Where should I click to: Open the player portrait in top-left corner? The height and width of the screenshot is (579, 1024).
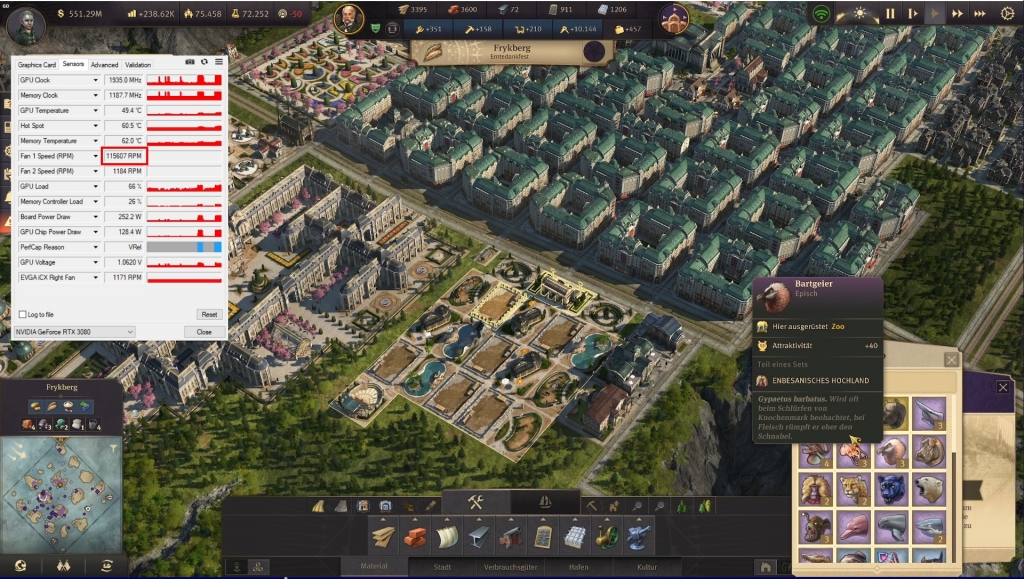pyautogui.click(x=26, y=22)
